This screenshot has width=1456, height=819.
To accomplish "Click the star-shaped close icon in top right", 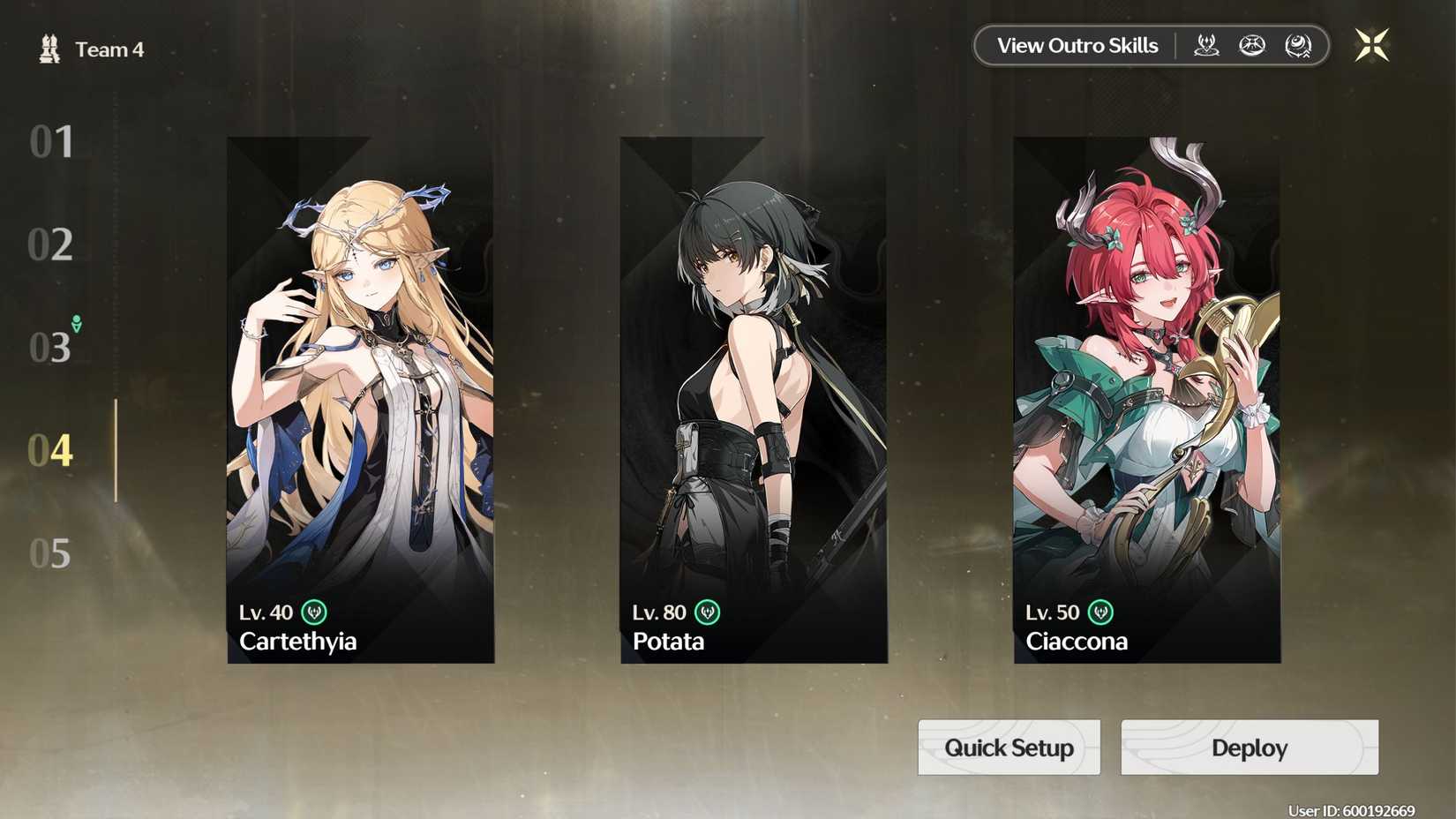I will point(1373,44).
